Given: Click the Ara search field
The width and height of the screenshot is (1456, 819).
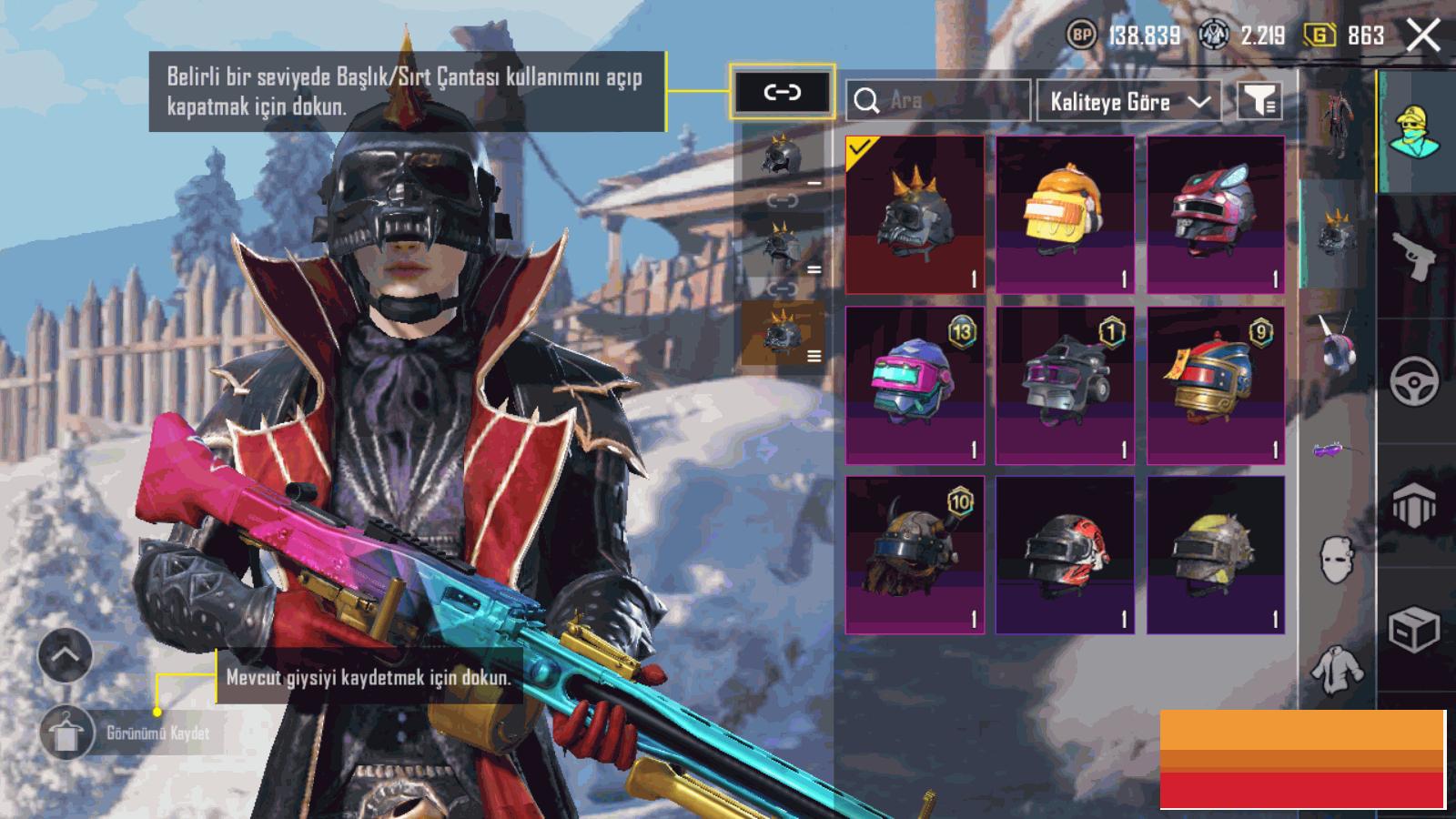Looking at the screenshot, I should pyautogui.click(x=938, y=100).
